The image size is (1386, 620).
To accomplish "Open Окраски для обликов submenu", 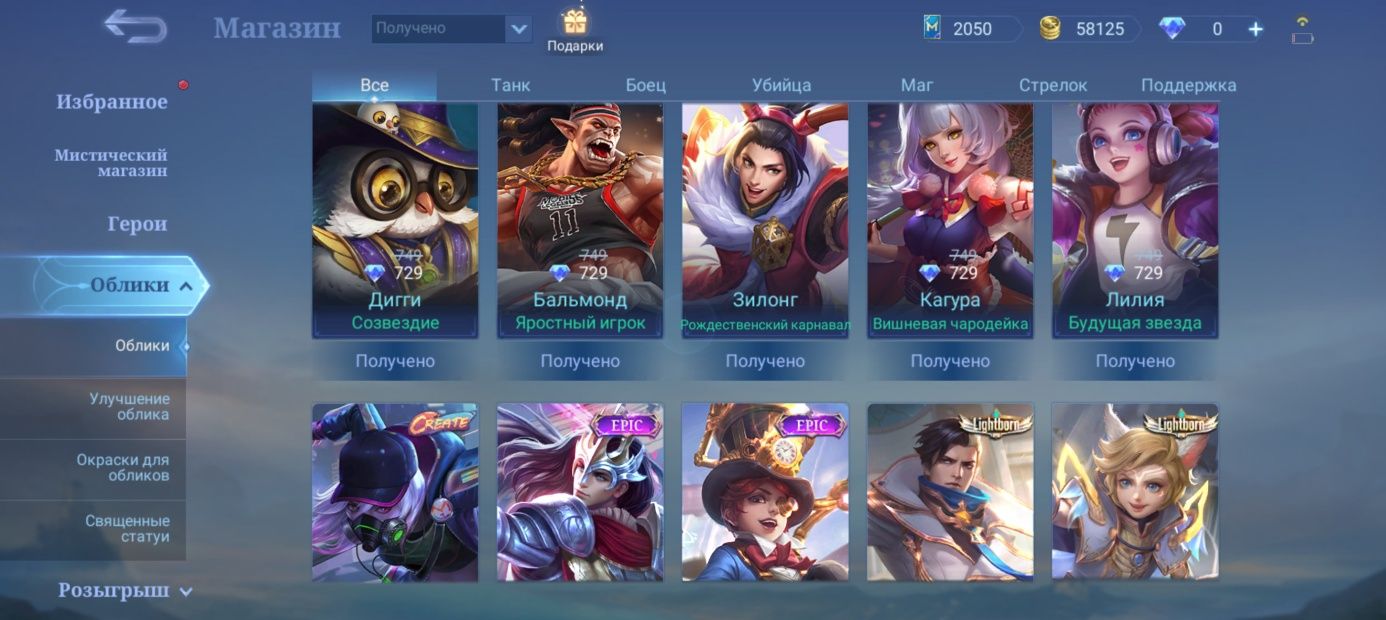I will pyautogui.click(x=122, y=468).
